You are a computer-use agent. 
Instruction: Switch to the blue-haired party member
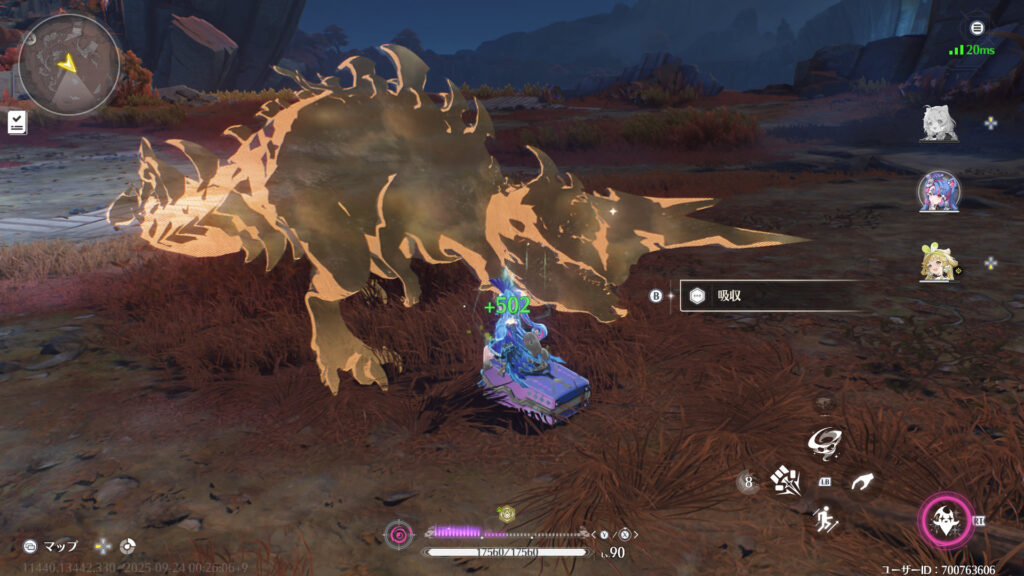point(938,191)
